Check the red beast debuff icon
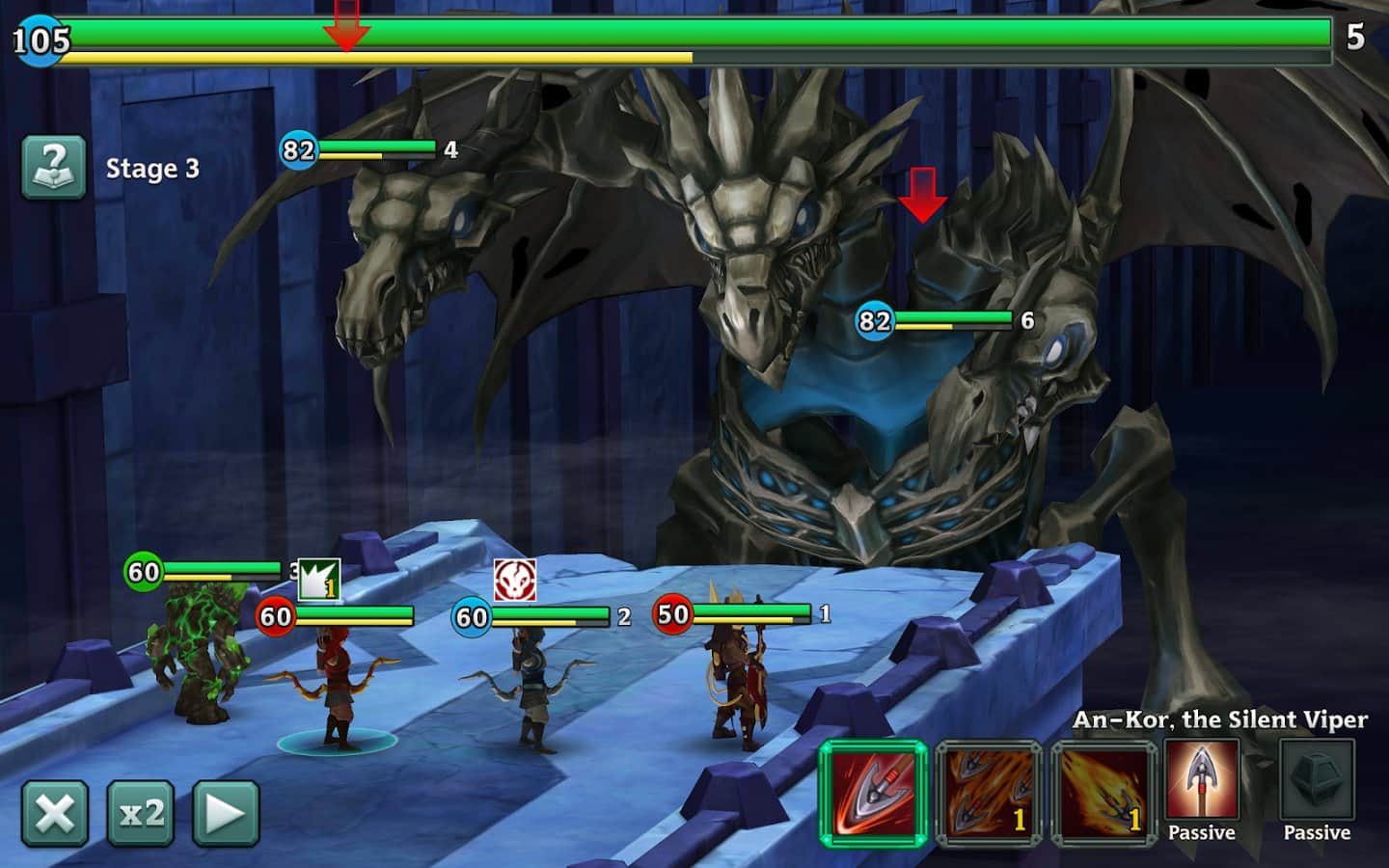The image size is (1389, 868). coord(514,581)
